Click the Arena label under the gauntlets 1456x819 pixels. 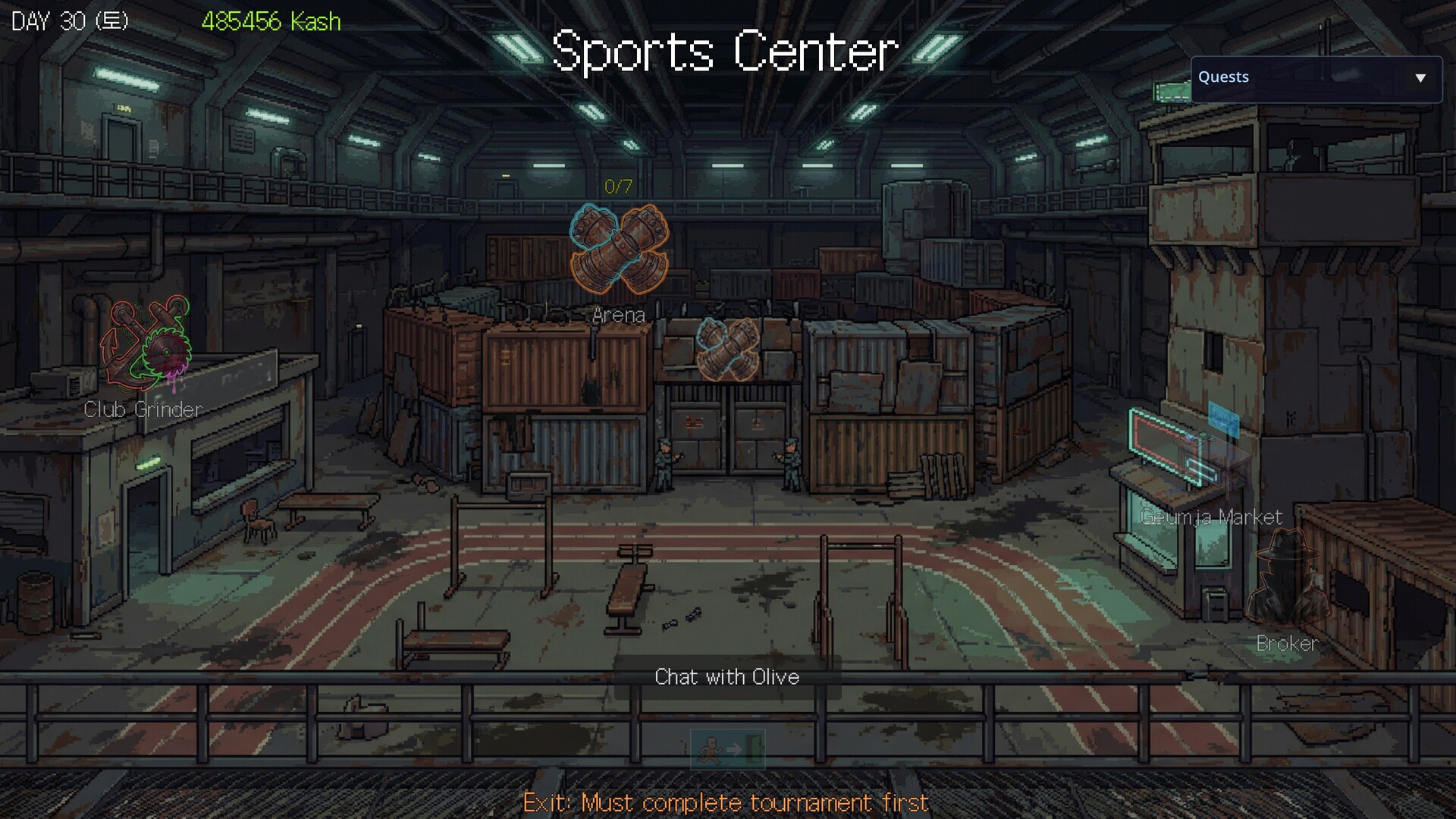point(619,315)
